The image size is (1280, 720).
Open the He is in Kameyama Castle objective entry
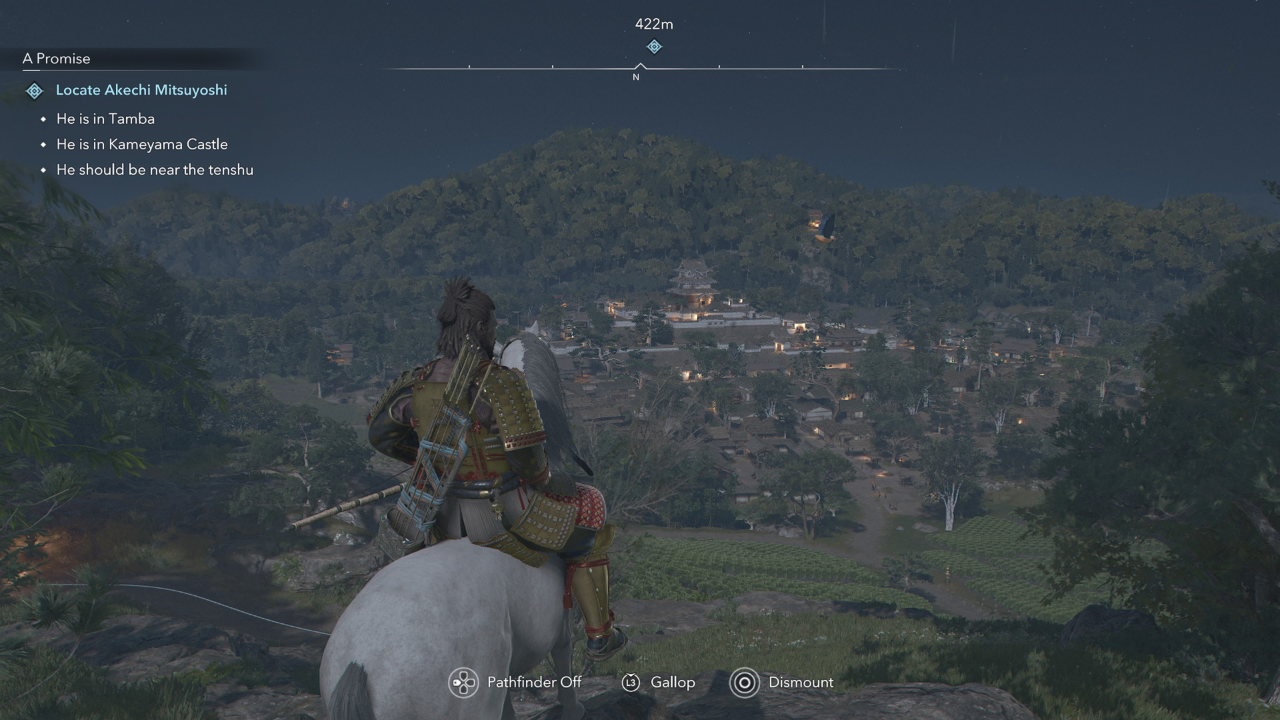tap(142, 144)
